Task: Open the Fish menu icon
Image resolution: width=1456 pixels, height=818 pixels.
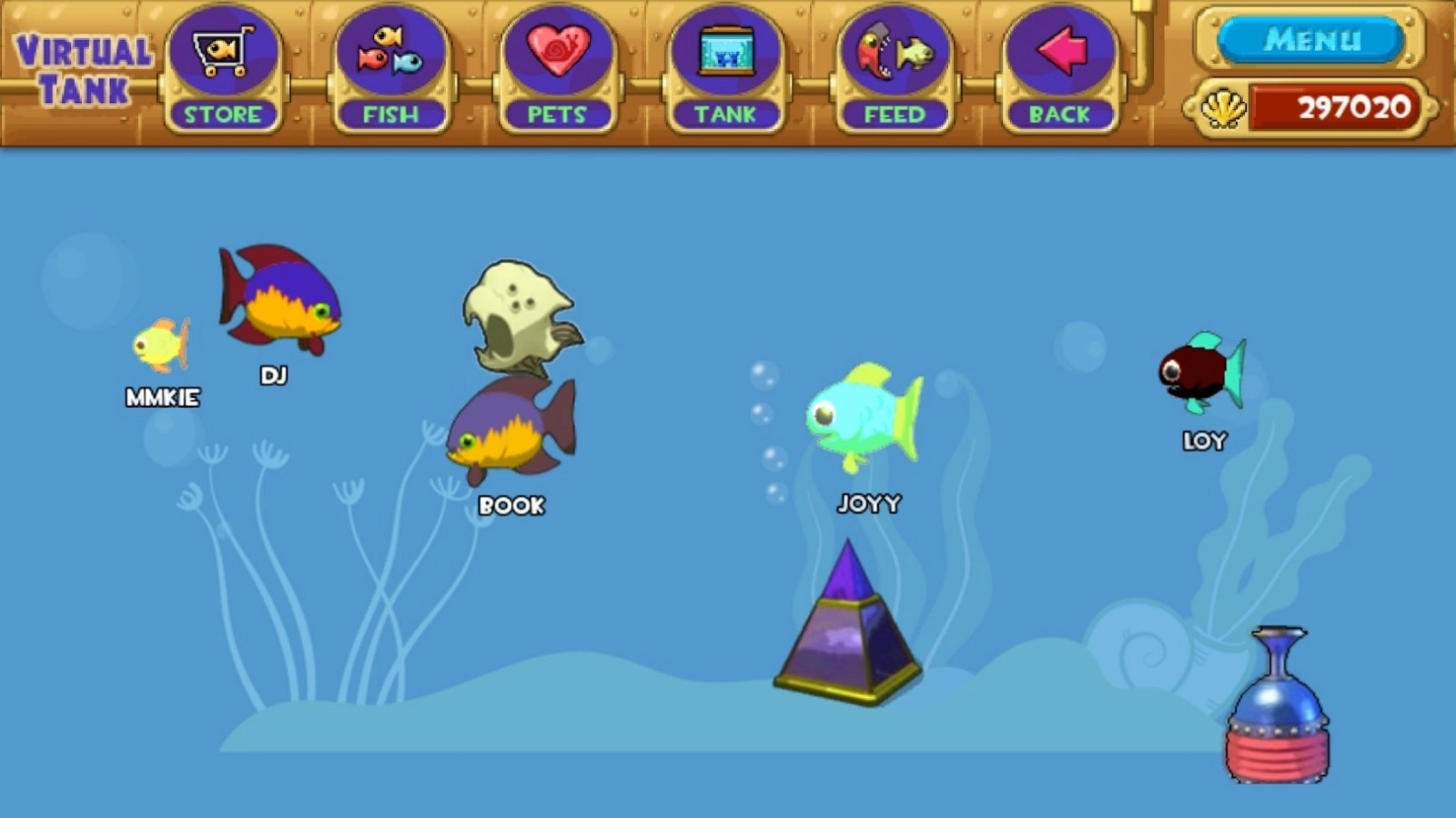Action: [391, 52]
